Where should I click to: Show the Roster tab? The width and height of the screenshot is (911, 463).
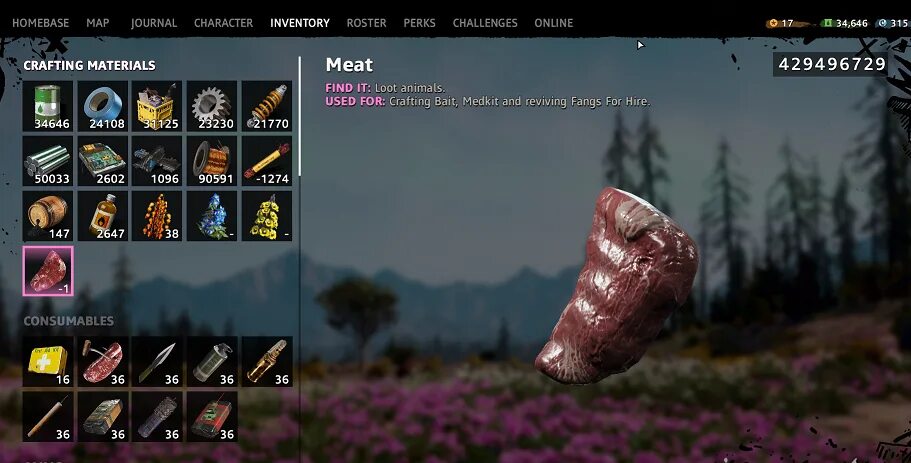[366, 23]
